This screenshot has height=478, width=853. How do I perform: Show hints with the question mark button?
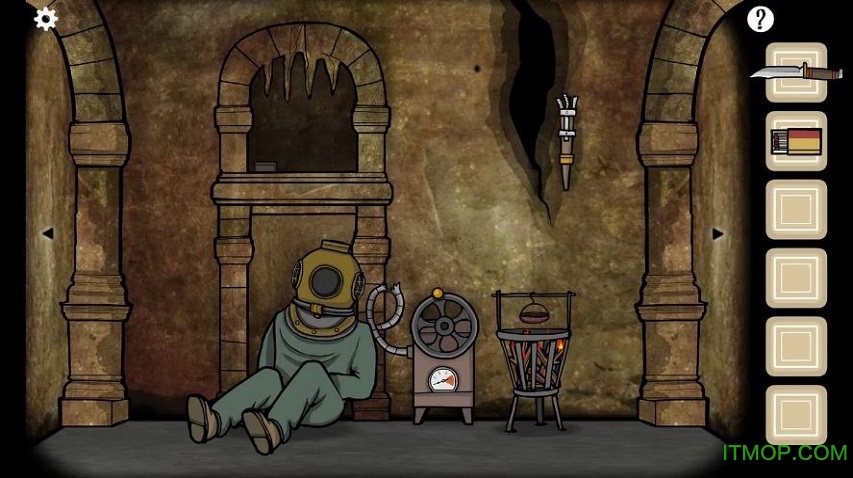click(x=761, y=18)
